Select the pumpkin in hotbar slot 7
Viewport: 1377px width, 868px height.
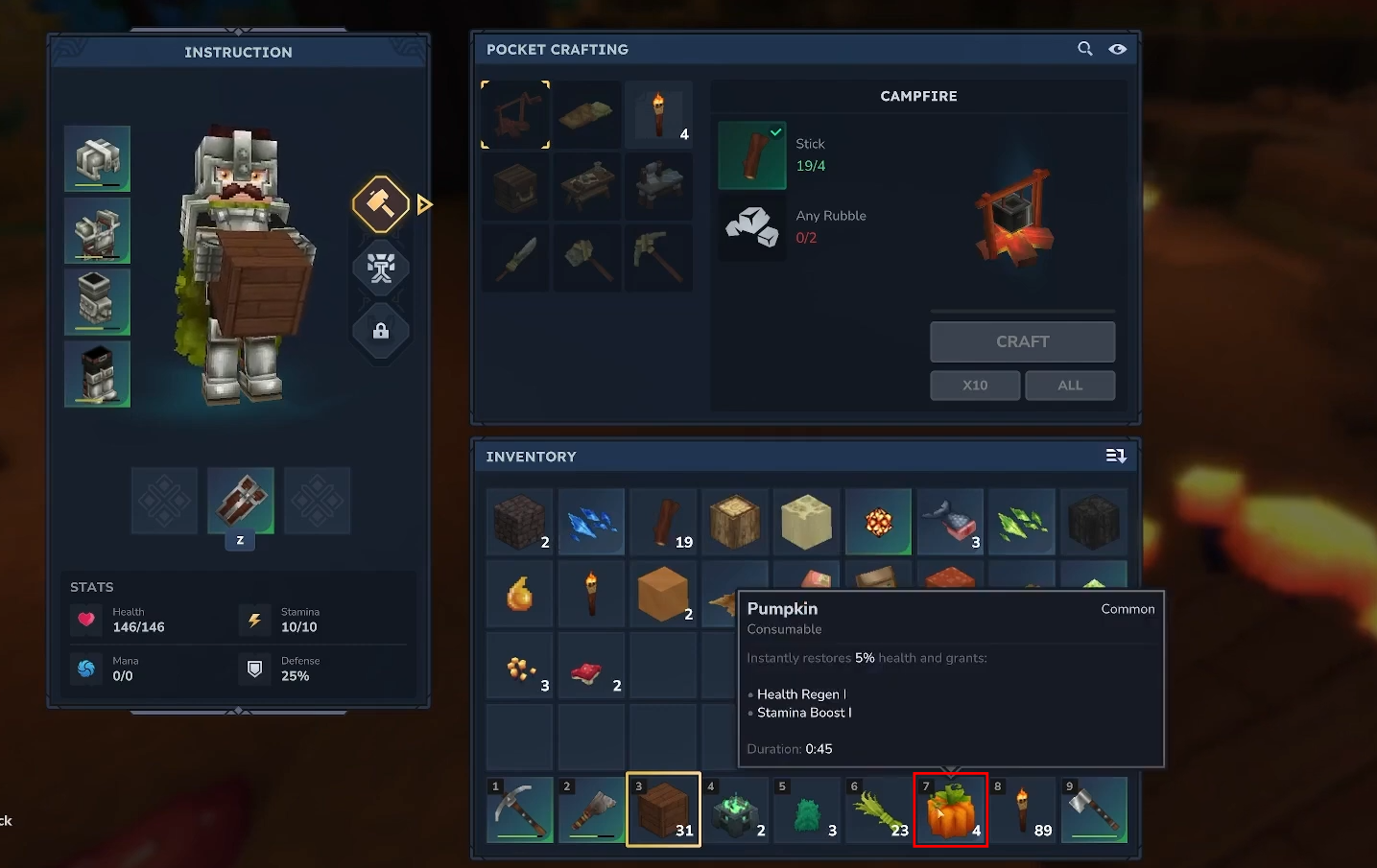950,810
